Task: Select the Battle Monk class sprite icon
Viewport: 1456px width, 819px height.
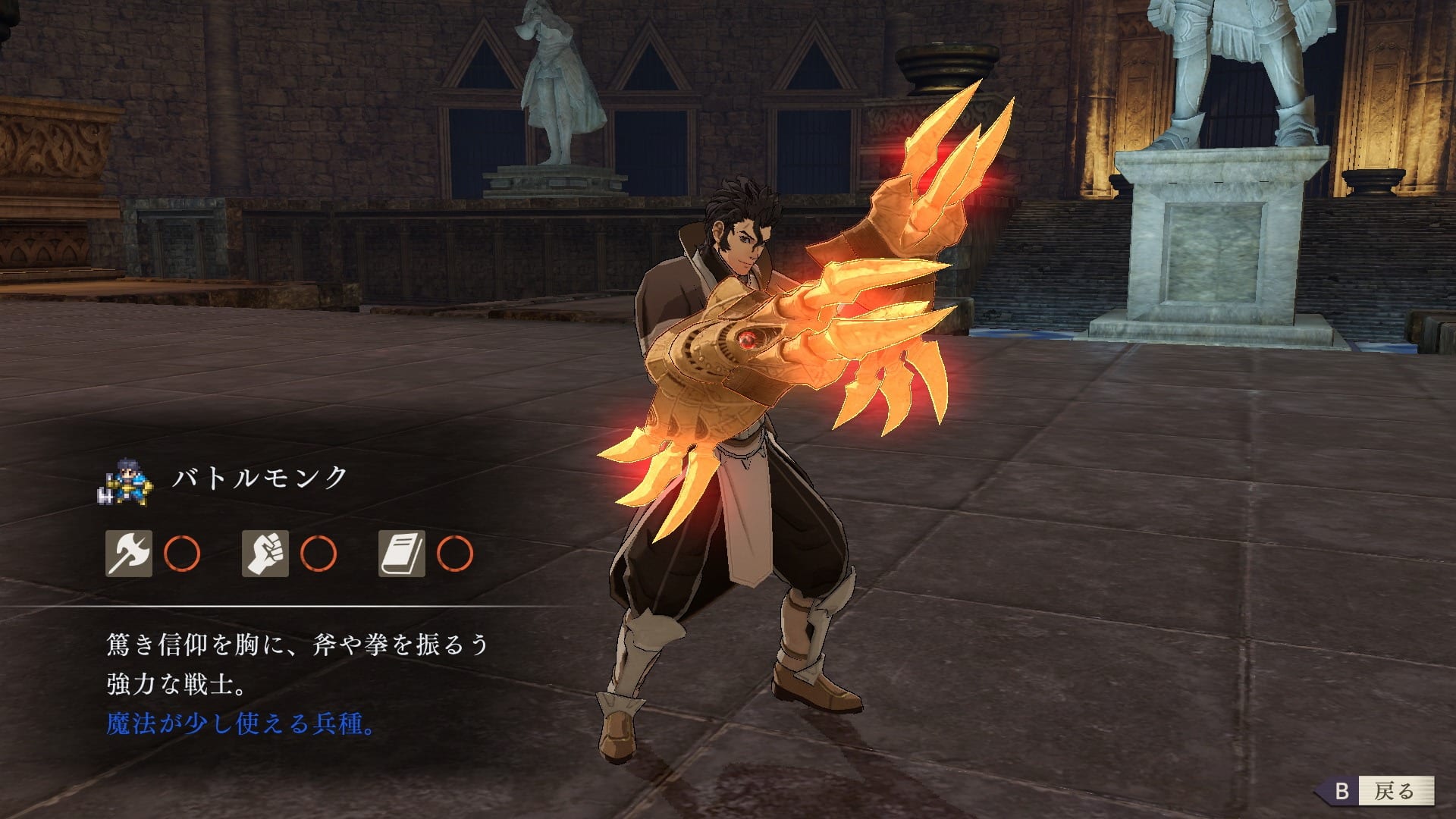Action: [126, 481]
